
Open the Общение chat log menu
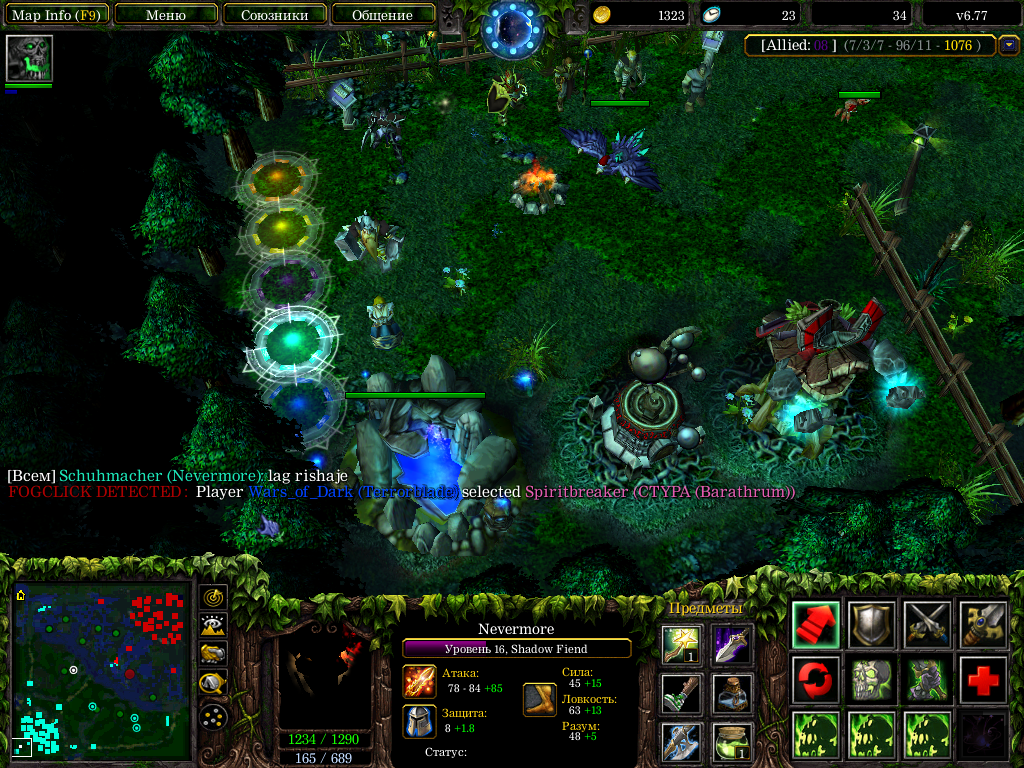tap(382, 15)
